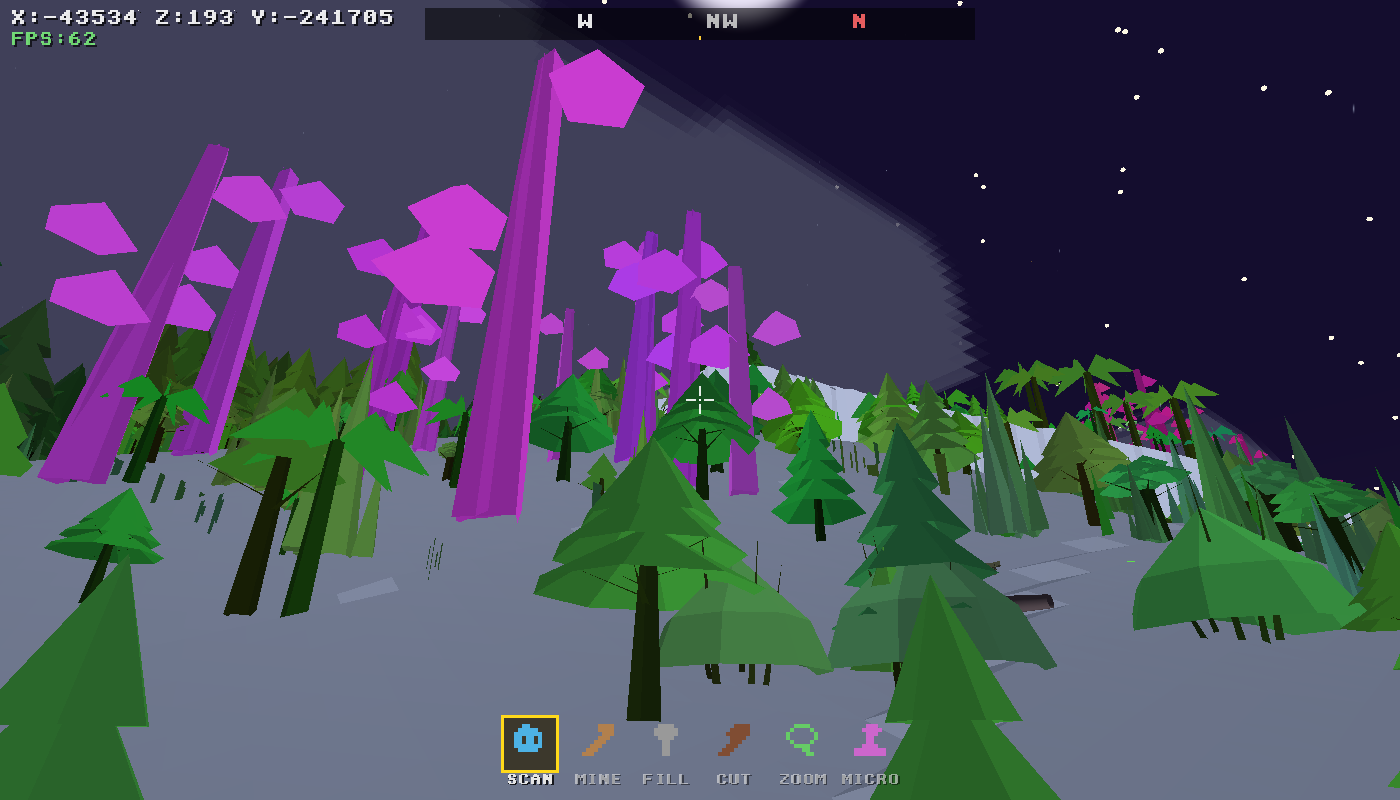The image size is (1400, 800).
Task: Click the CUT label on the hotbar
Action: pyautogui.click(x=734, y=778)
